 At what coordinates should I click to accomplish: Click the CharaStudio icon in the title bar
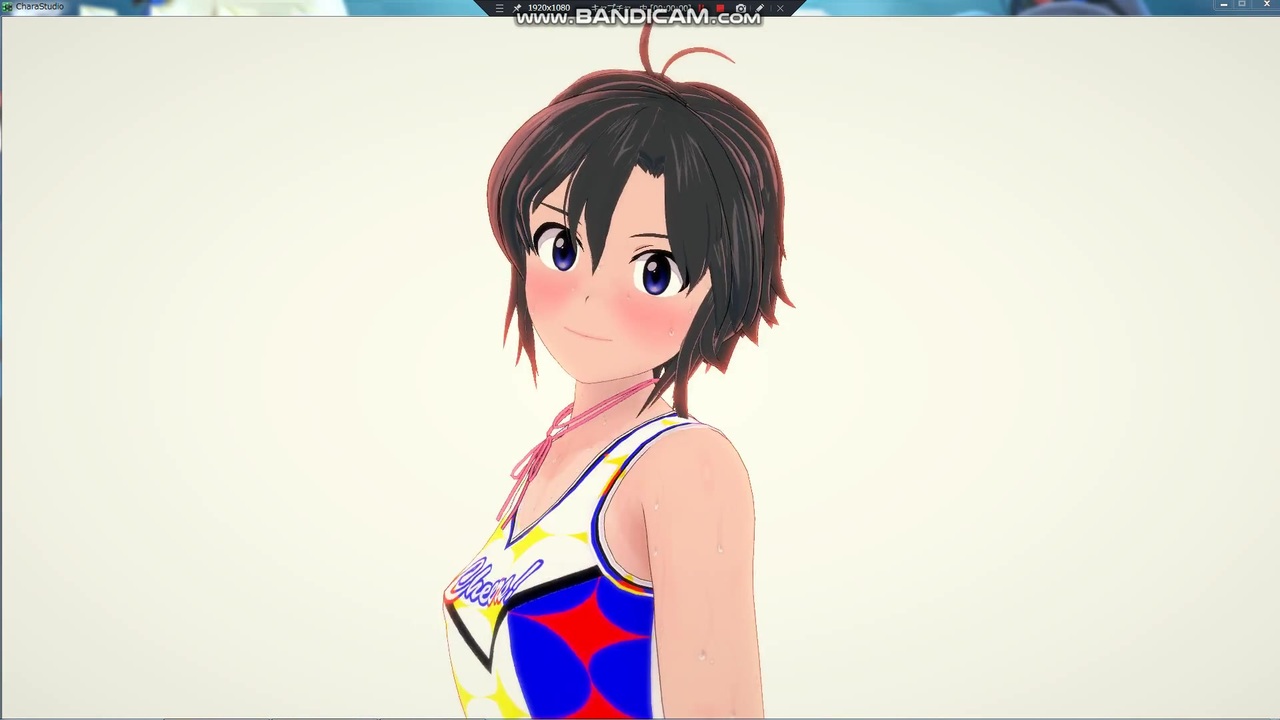point(8,6)
